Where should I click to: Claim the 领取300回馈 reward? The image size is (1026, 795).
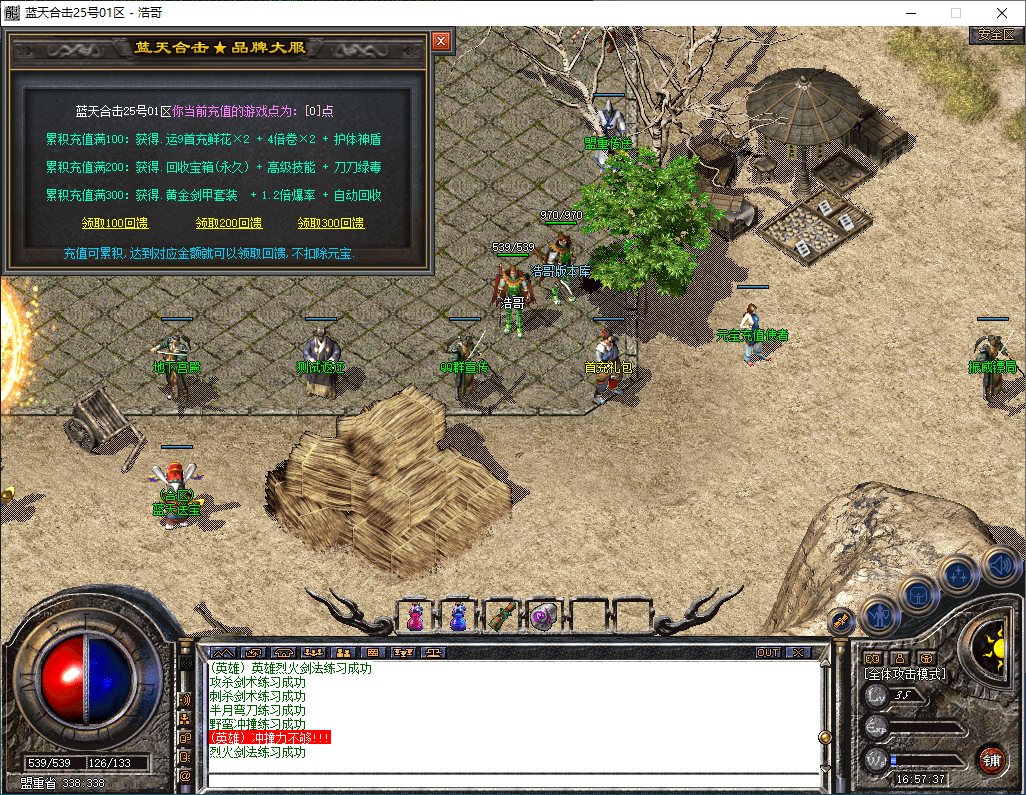331,223
